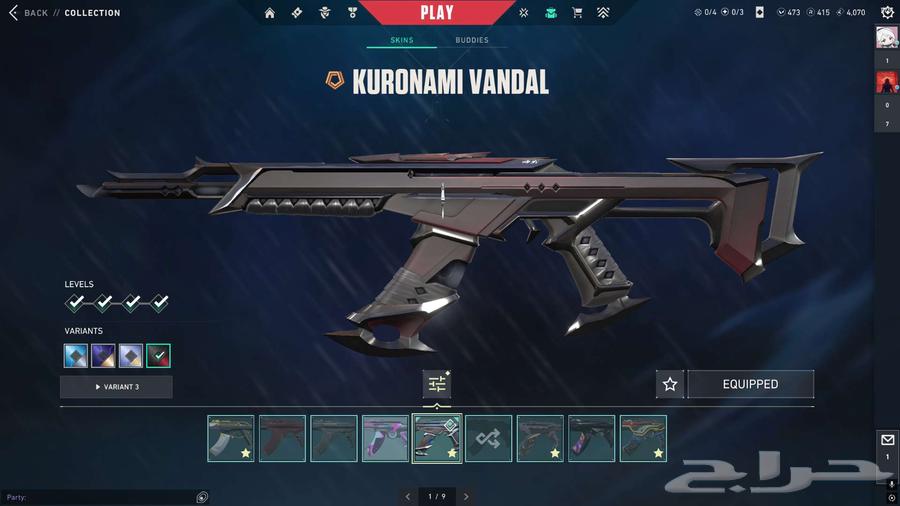900x506 pixels.
Task: Select the light blue variant swatch
Action: click(x=76, y=355)
